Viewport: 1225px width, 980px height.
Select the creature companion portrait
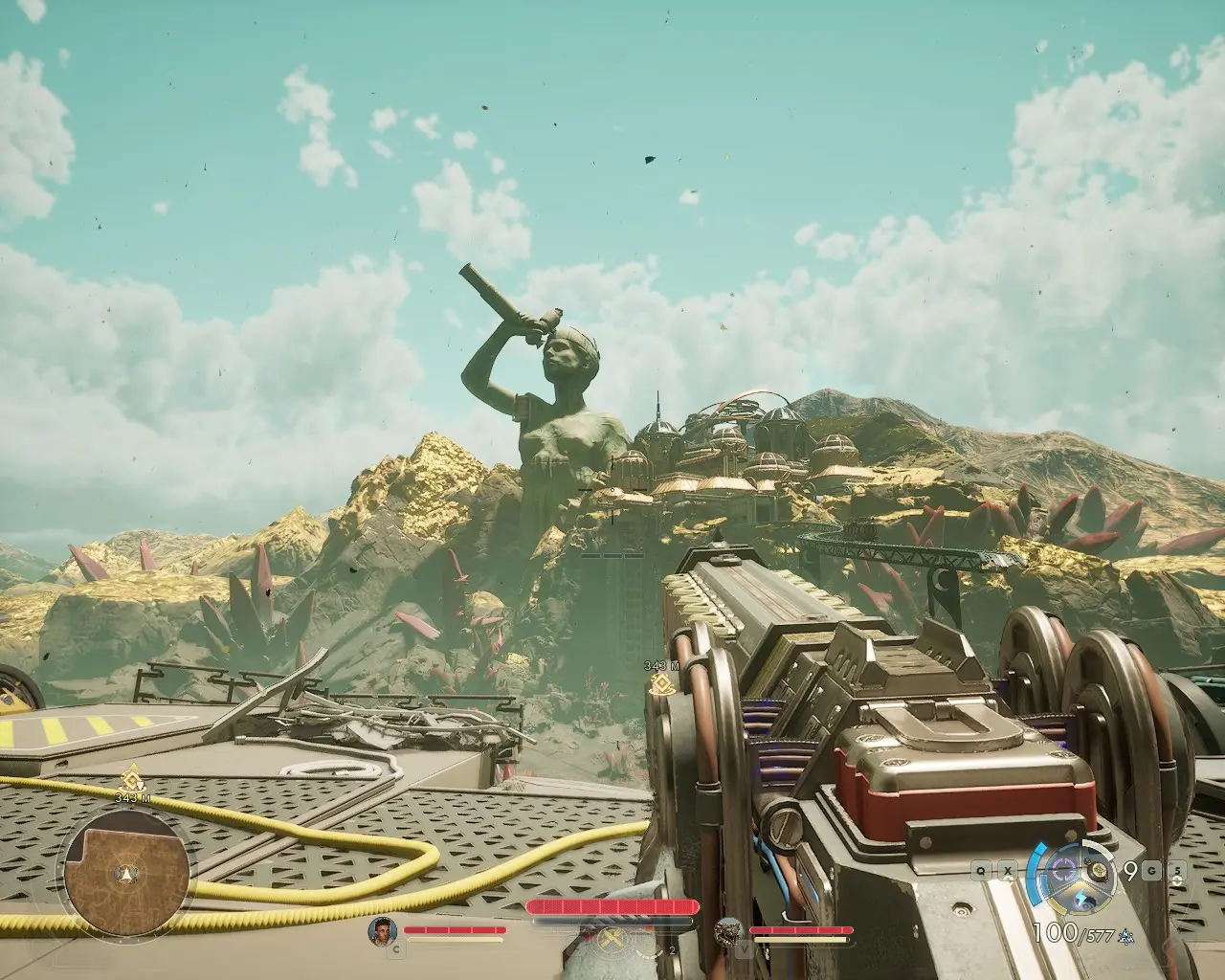[x=730, y=931]
